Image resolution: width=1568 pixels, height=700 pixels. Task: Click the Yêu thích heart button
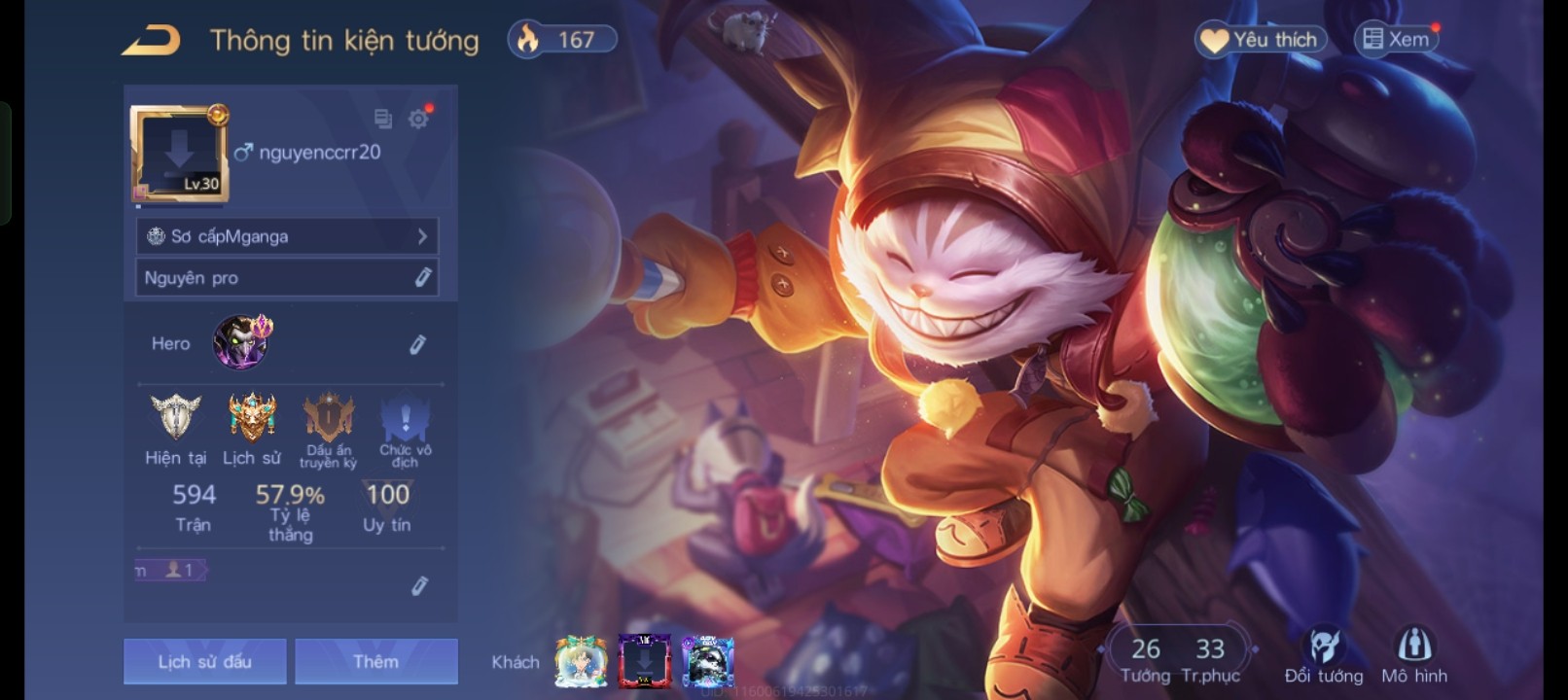(x=1261, y=40)
